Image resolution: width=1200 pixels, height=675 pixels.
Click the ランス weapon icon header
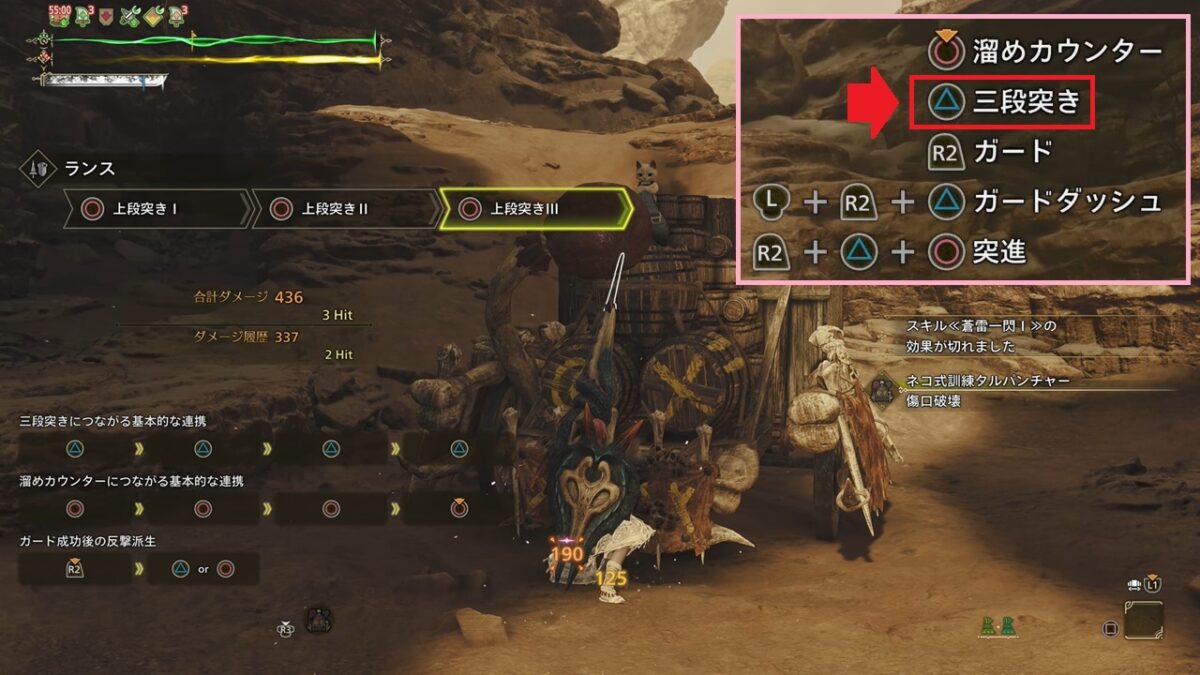[35, 170]
